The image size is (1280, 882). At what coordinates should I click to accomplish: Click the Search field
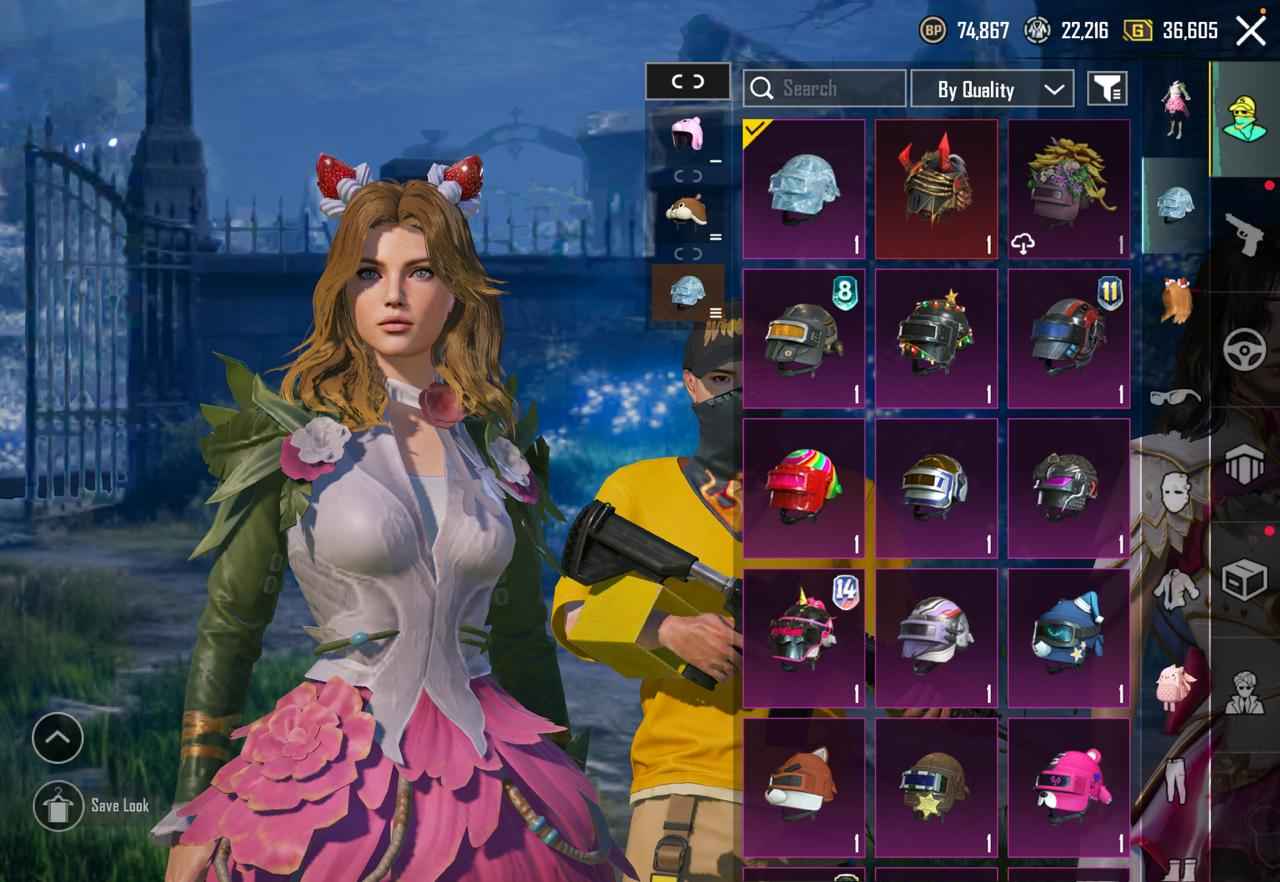point(825,89)
